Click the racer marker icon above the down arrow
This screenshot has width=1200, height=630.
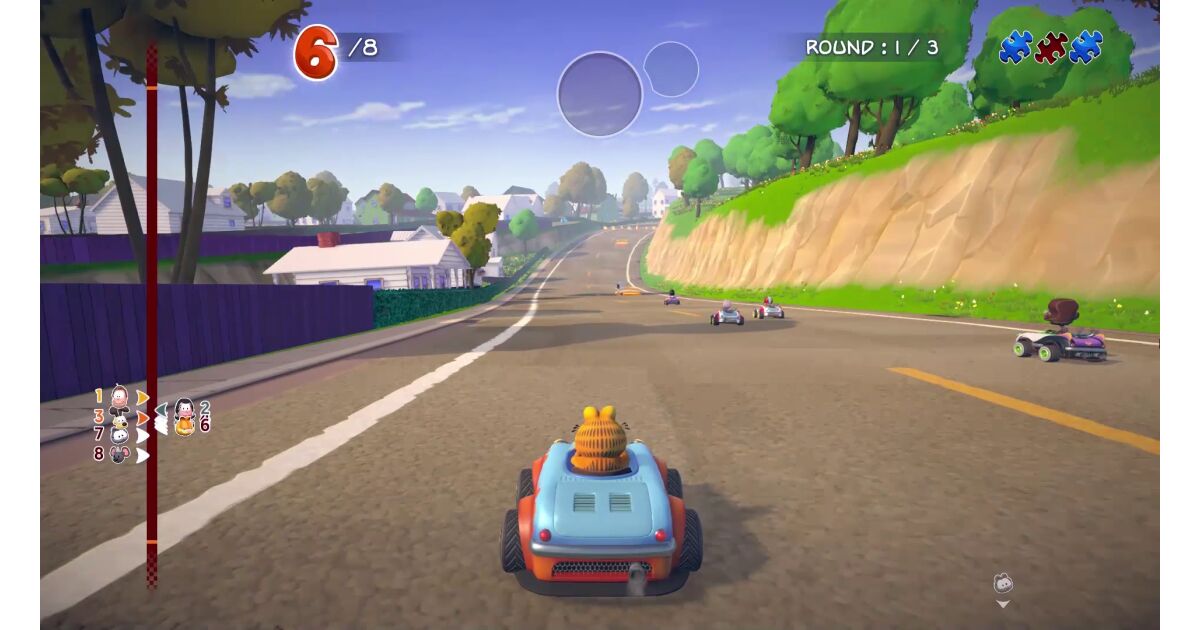(x=1003, y=583)
